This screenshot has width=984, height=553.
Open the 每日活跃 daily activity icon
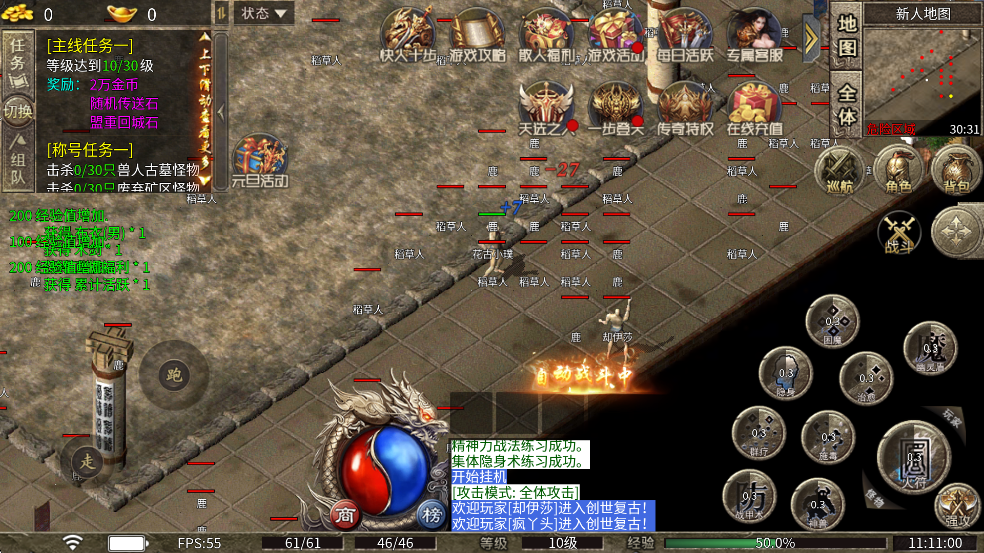(685, 36)
